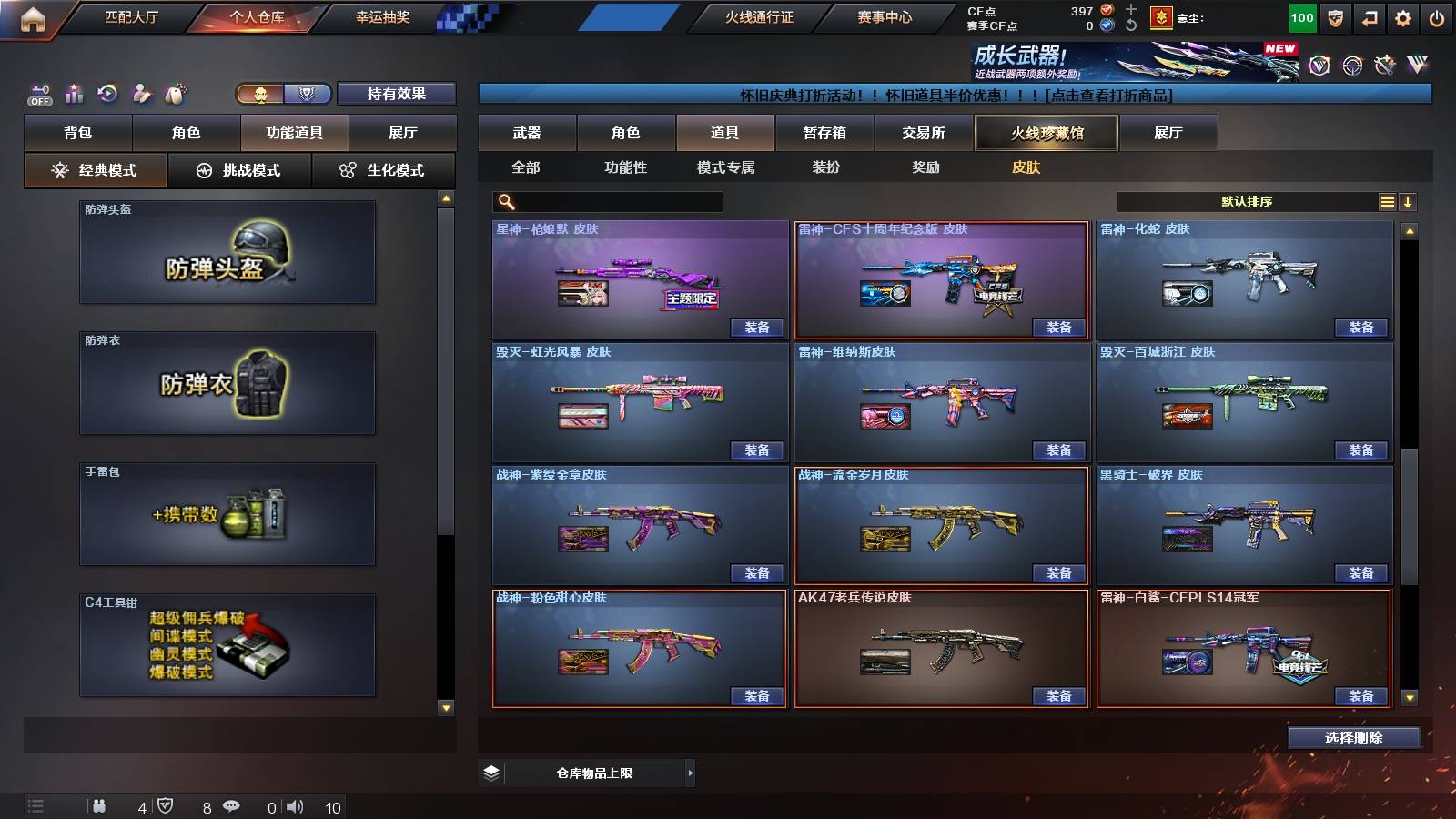This screenshot has height=819, width=1456.
Task: Equip the 毁灭-虹光风暴 skin via its 装备 button
Action: 757,450
